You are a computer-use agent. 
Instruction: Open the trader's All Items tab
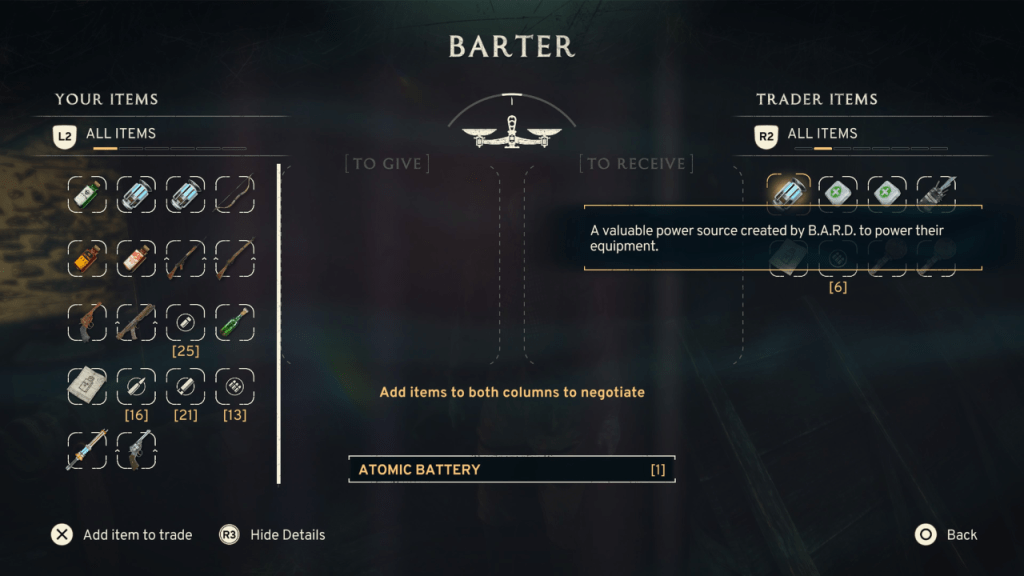point(822,133)
